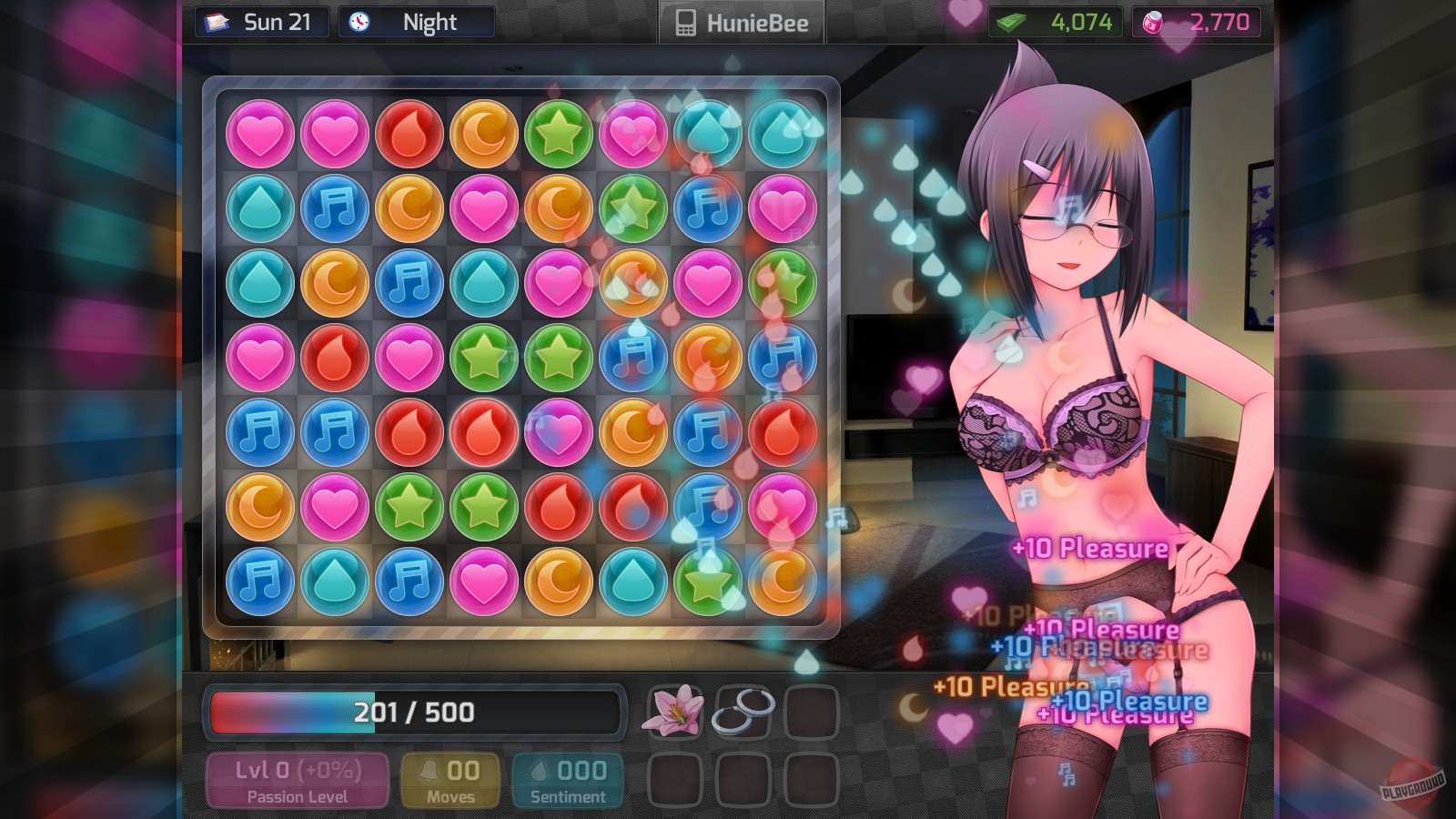The height and width of the screenshot is (819, 1456).
Task: Click the calendar icon beside Sun 21
Action: (x=216, y=21)
